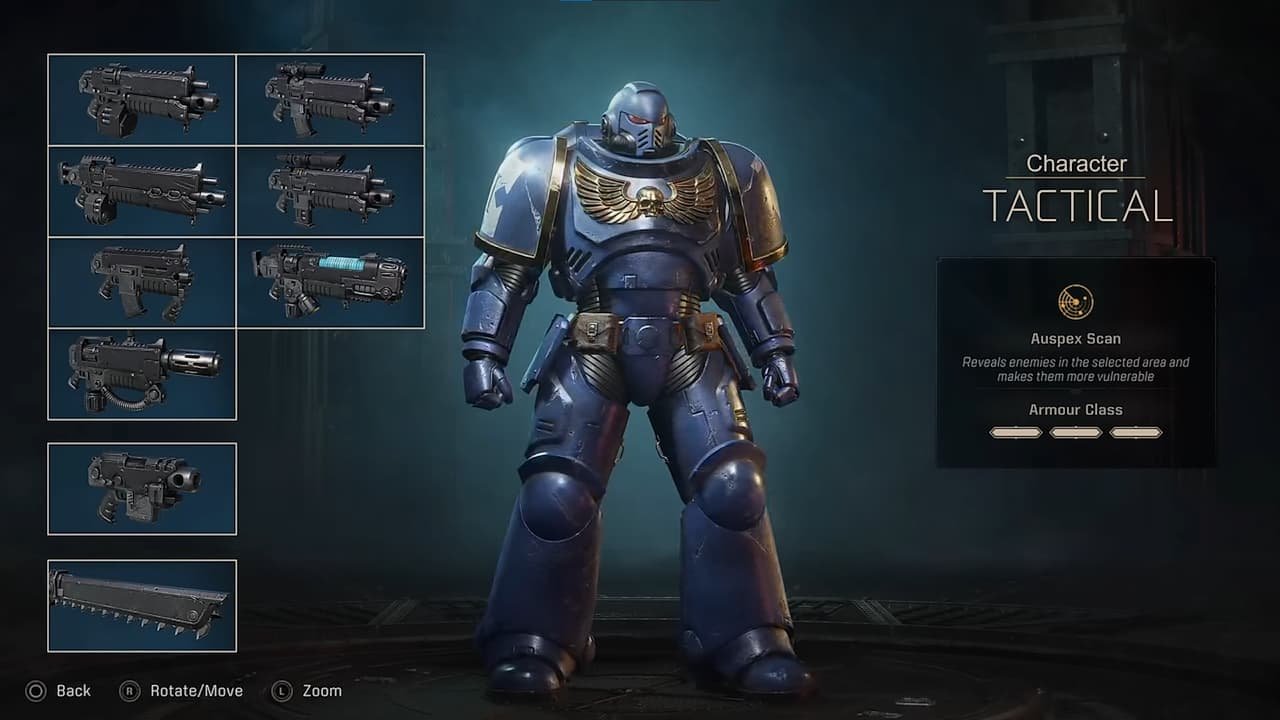Screen dimensions: 1280x720
Task: Select the Auto Bolt Rifle with drum magazine
Action: [141, 99]
